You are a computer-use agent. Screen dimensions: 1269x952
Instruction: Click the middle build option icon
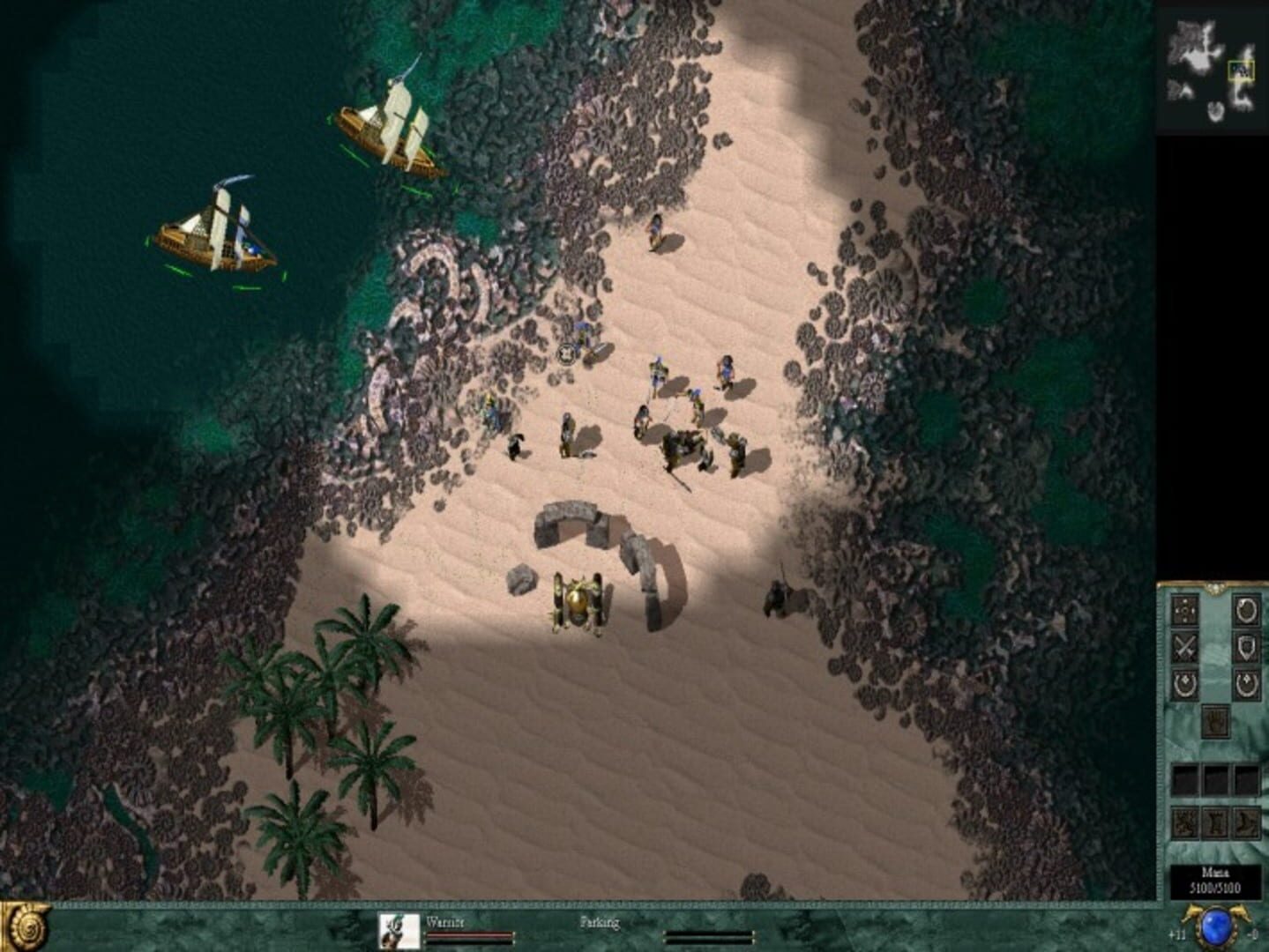1215,824
